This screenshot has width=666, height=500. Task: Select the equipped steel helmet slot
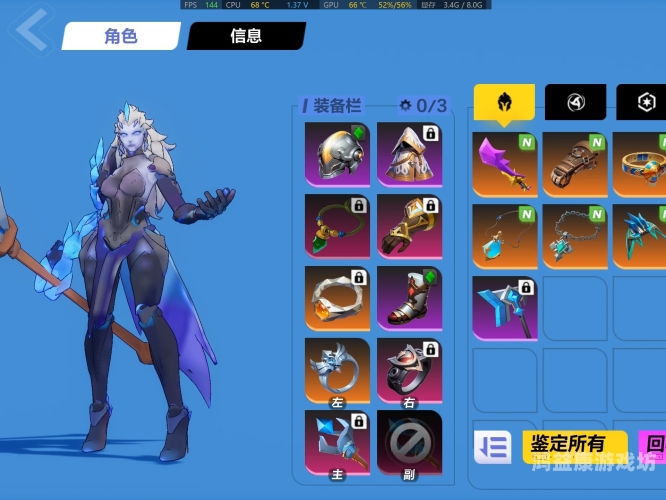click(x=337, y=154)
